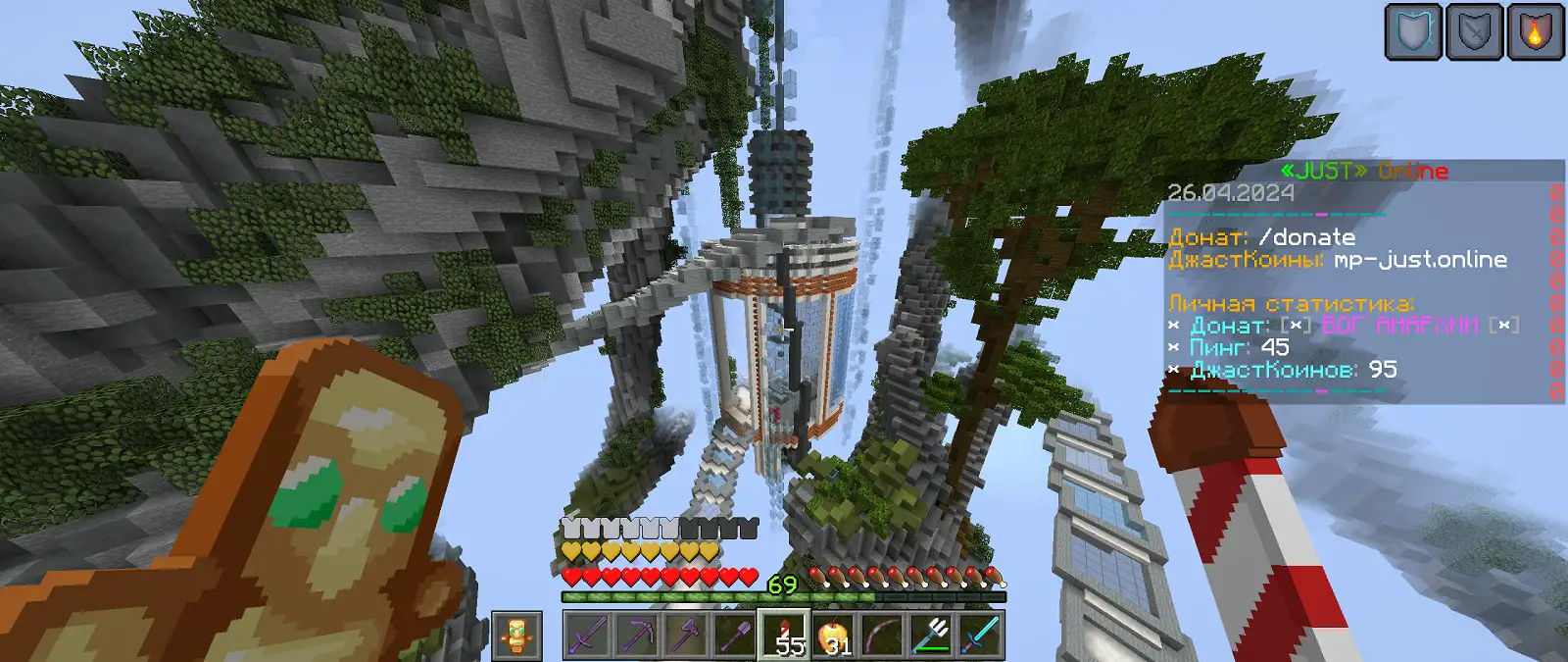Image resolution: width=1568 pixels, height=662 pixels.
Task: Pick the purple shovel hotbar slot
Action: point(736,636)
